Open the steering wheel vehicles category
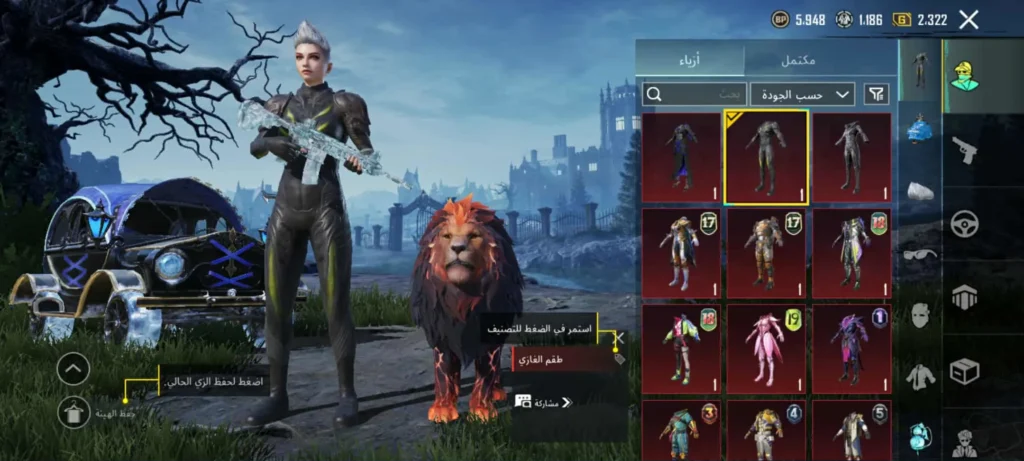Viewport: 1024px width, 461px height. pyautogui.click(x=965, y=222)
